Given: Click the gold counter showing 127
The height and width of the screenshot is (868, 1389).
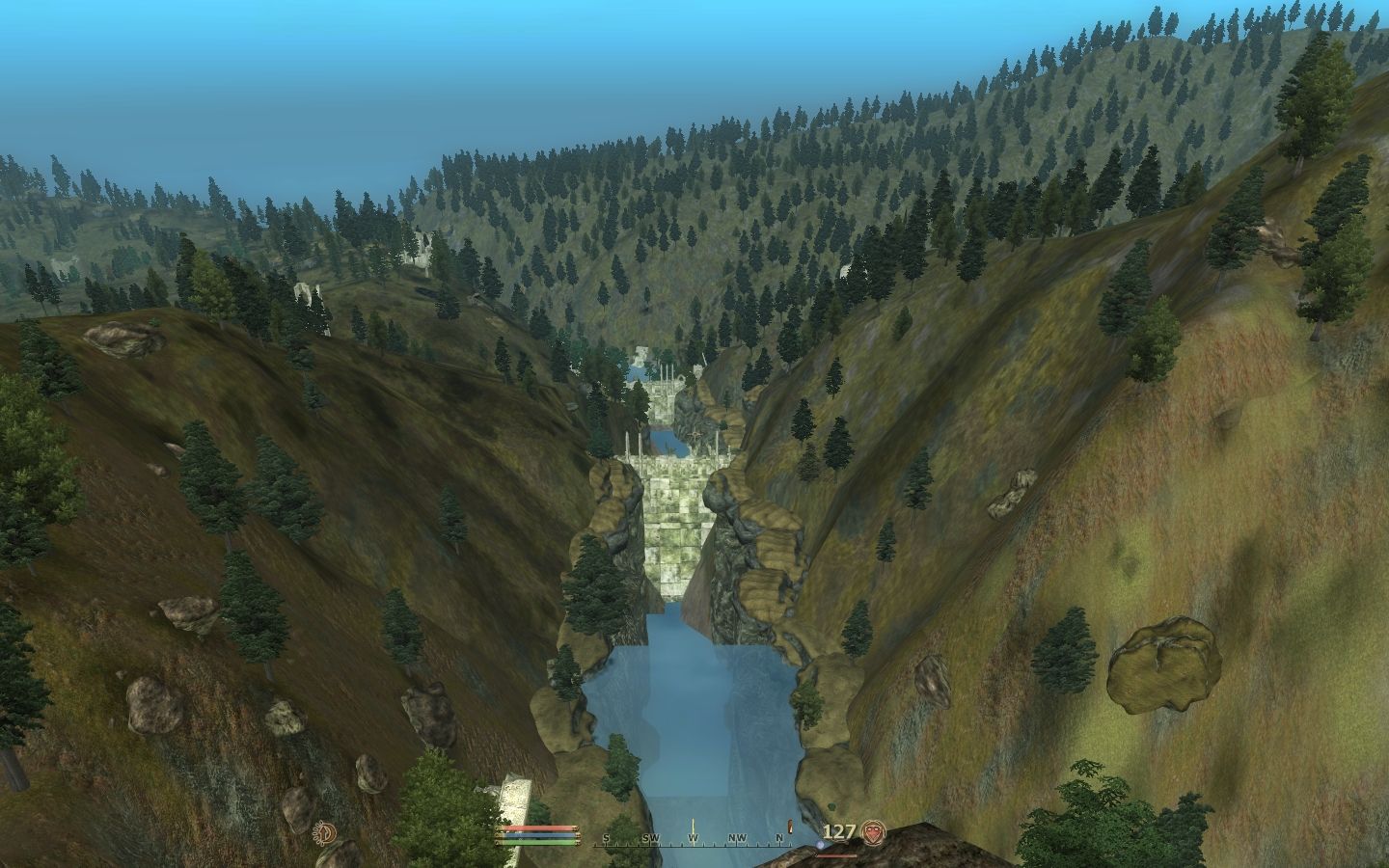Looking at the screenshot, I should (x=839, y=831).
